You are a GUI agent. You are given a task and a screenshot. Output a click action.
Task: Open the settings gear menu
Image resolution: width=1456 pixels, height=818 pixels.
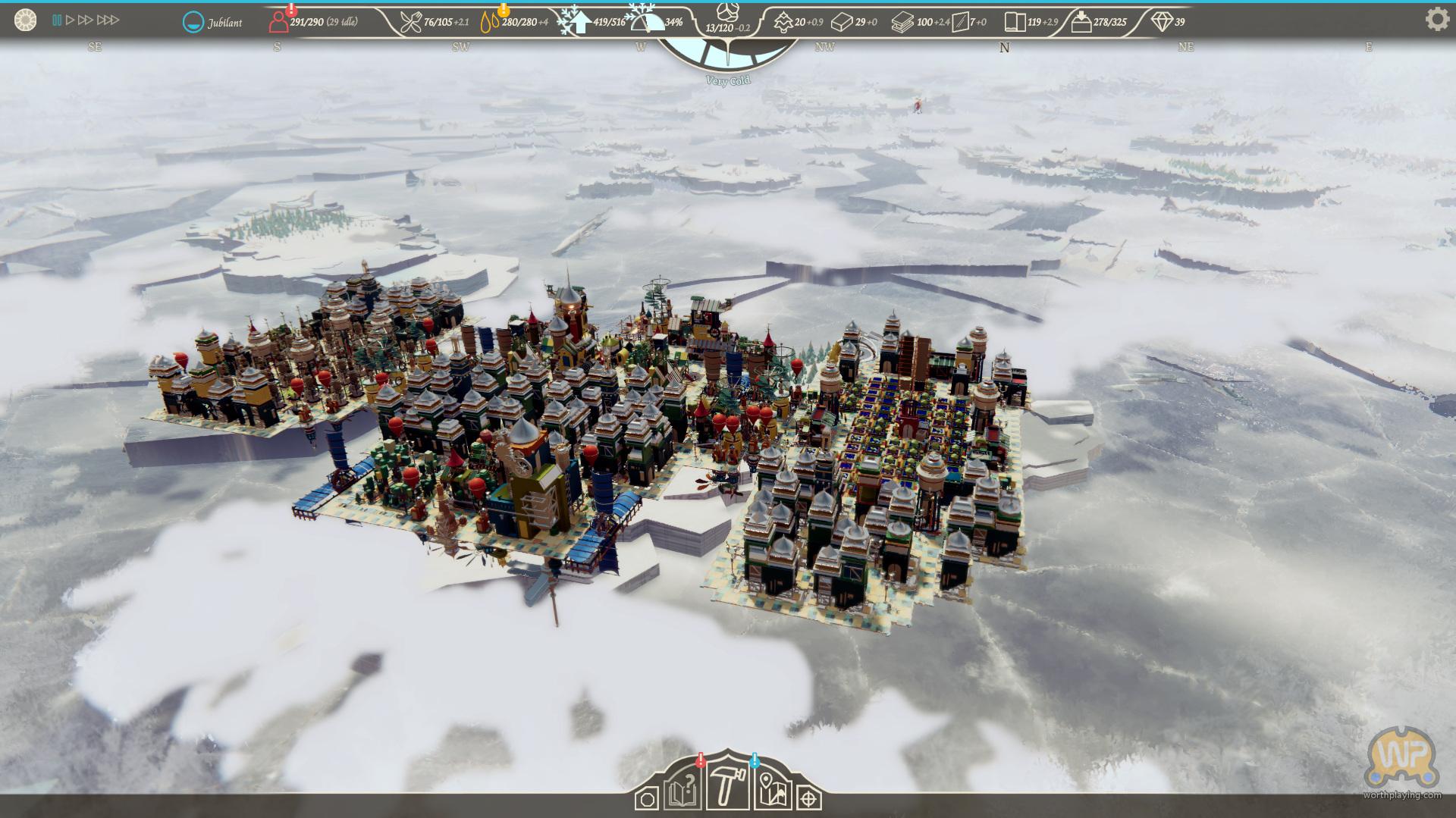tap(1437, 19)
